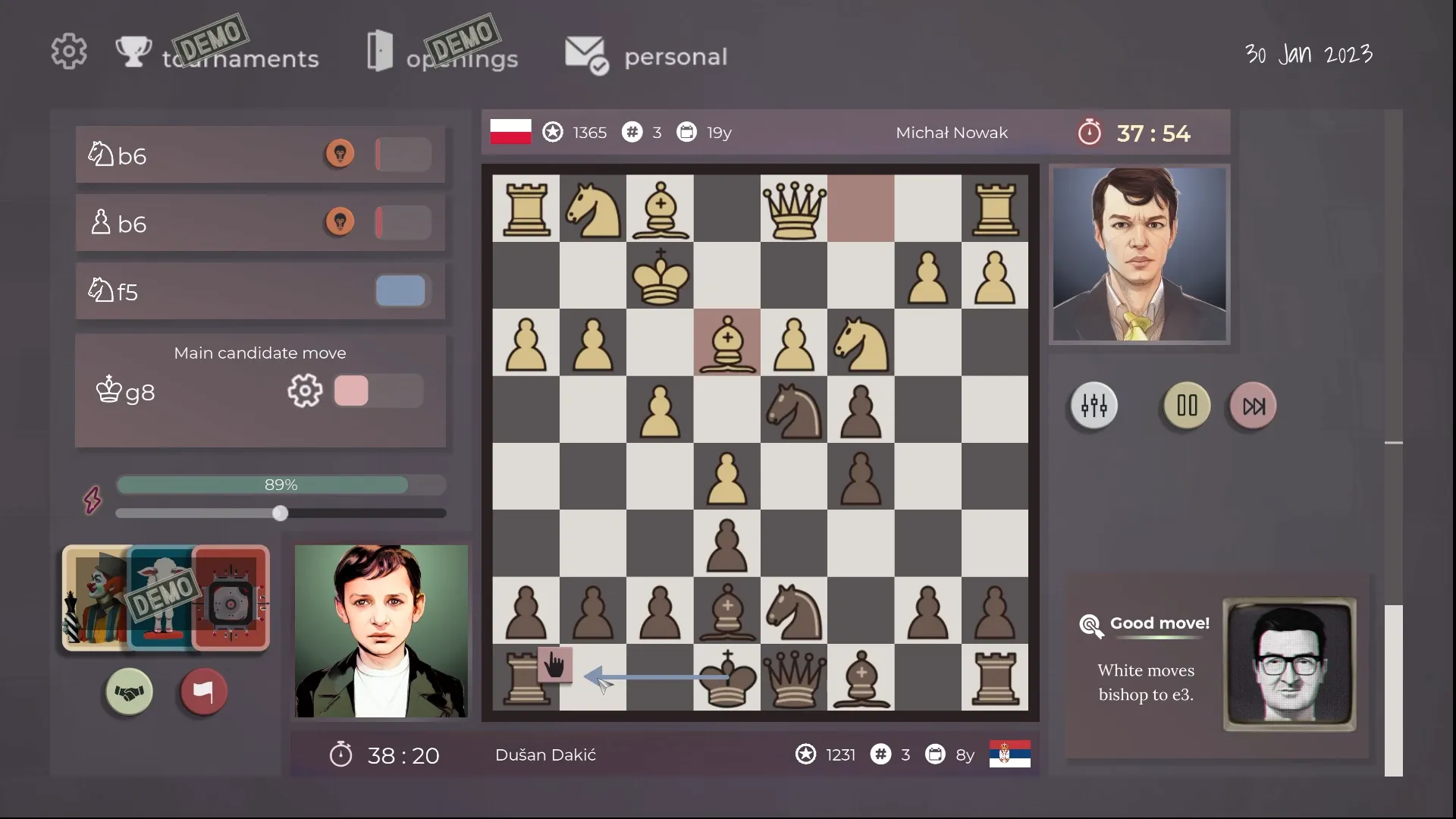Viewport: 1456px width, 819px height.
Task: Open settings for main candidate move g8
Action: click(x=305, y=391)
